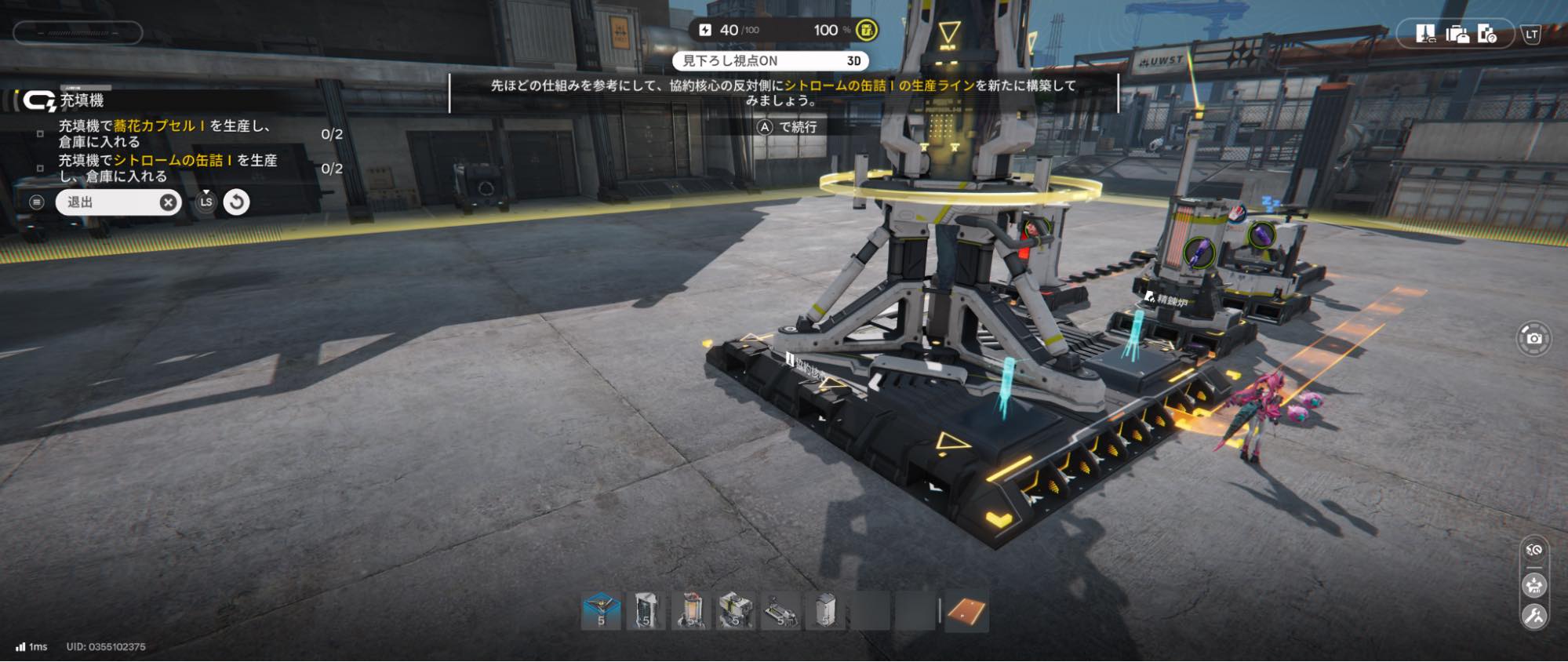Select the orange floor panel slot
This screenshot has height=662, width=1568.
click(966, 612)
